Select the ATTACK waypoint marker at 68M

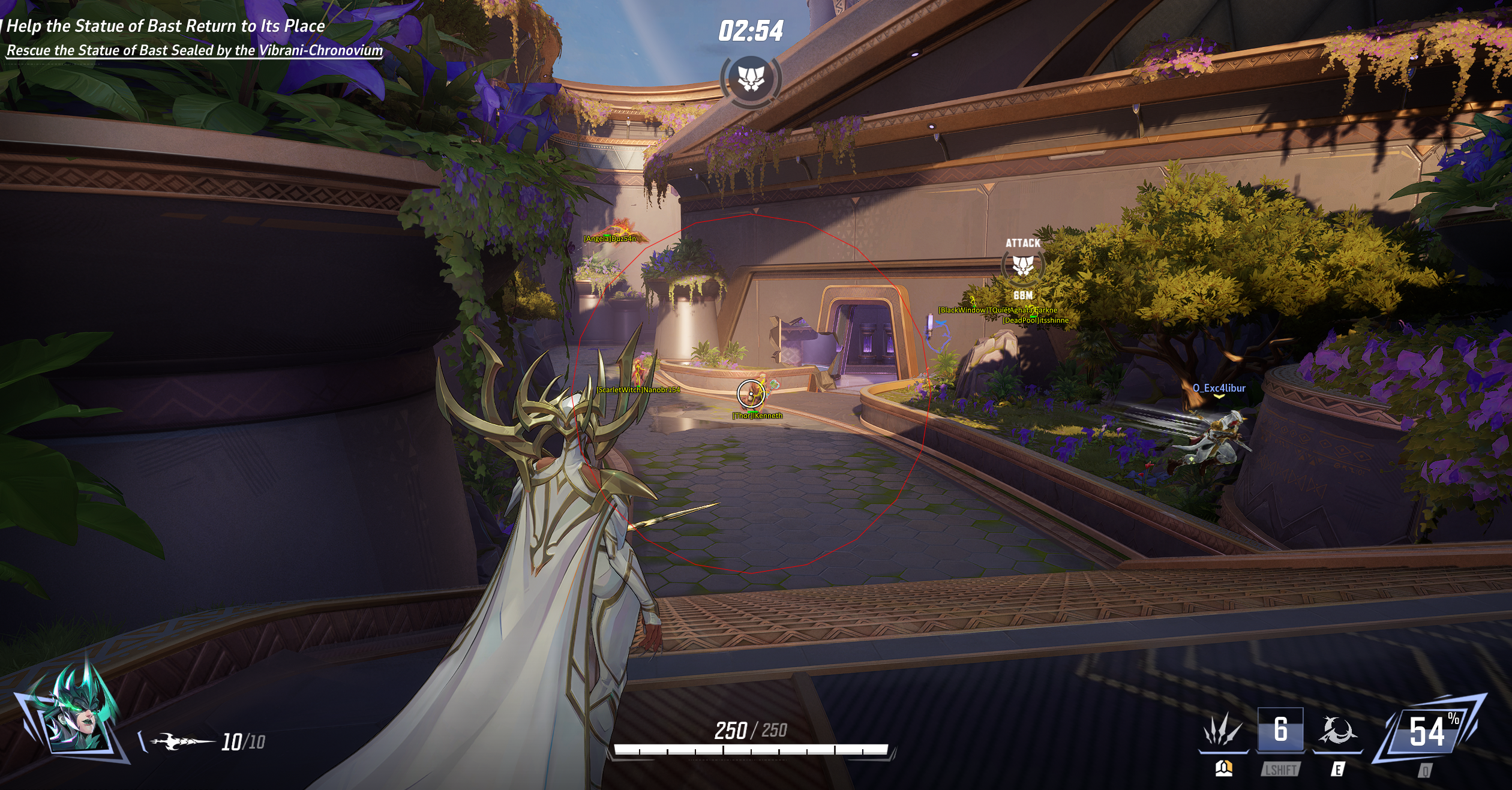click(x=1023, y=265)
